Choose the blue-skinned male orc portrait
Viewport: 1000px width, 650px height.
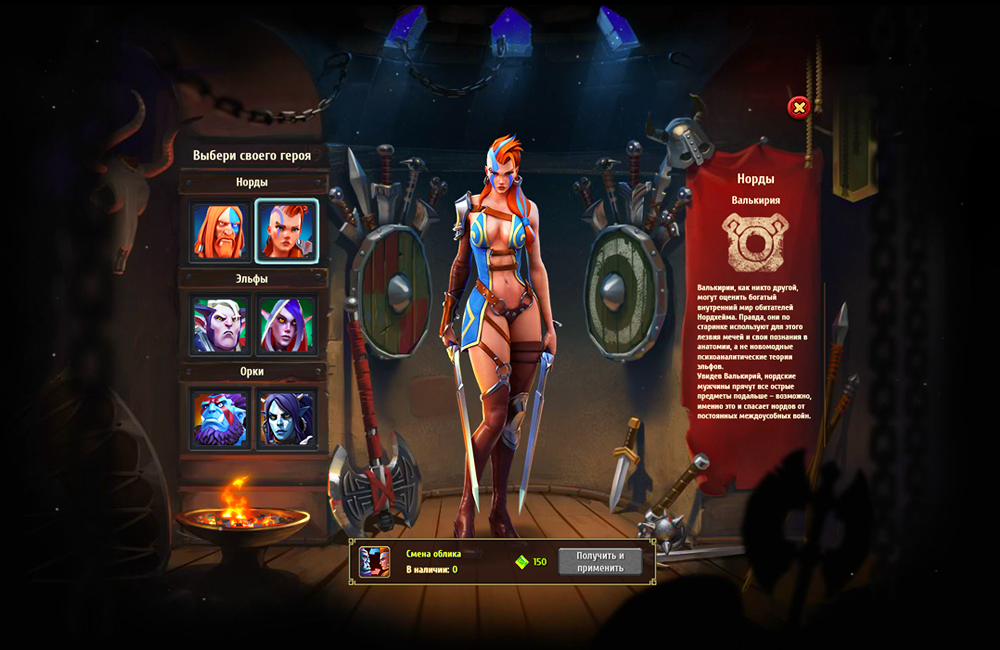(x=220, y=418)
